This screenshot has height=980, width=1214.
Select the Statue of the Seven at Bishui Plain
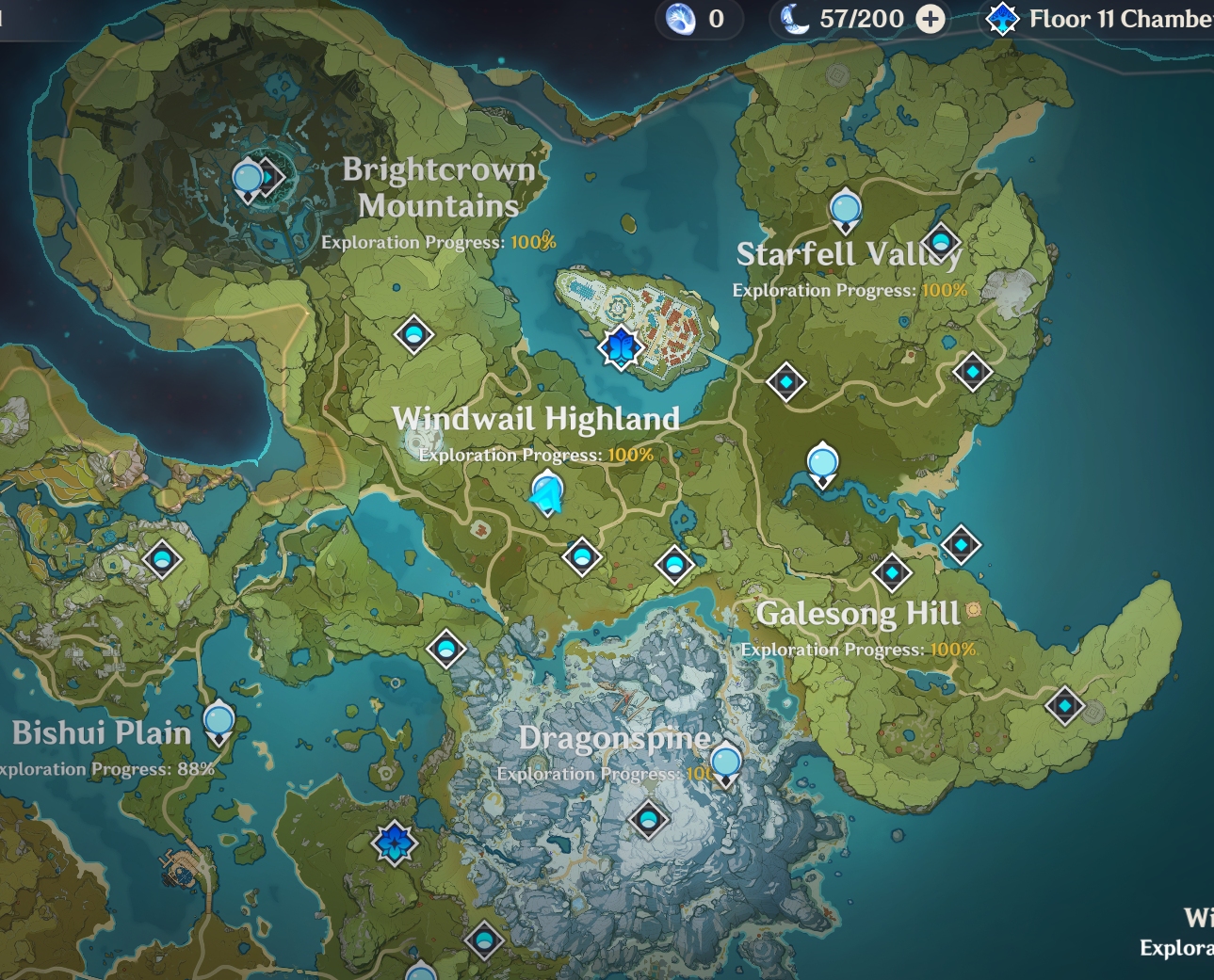(219, 723)
